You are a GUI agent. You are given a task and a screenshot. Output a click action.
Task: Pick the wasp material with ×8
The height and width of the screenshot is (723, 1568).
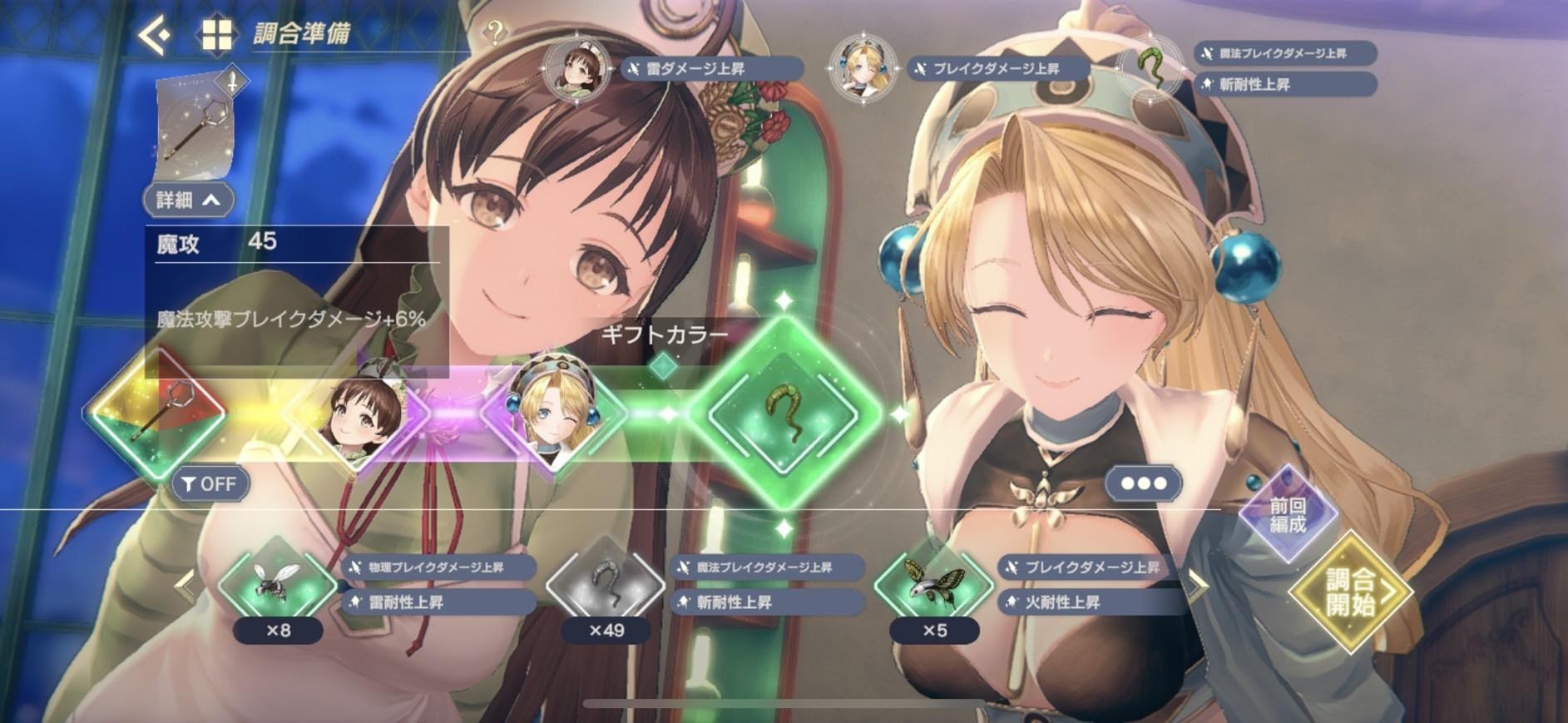click(277, 586)
